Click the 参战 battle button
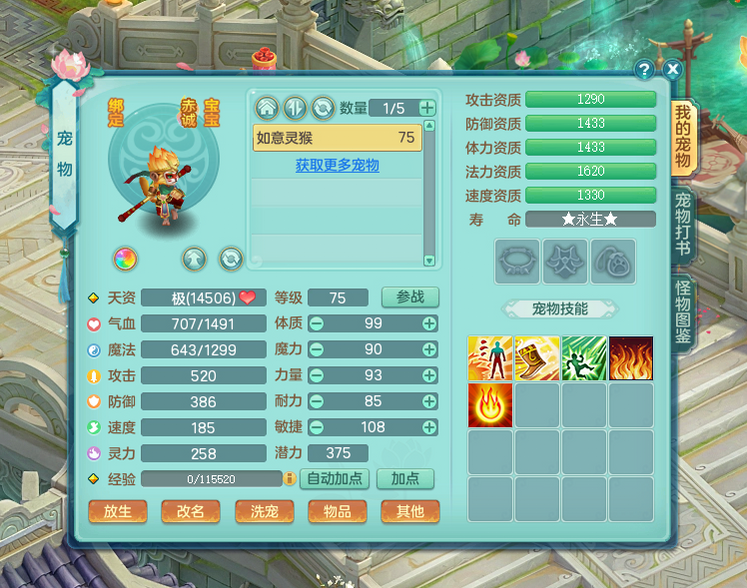Viewport: 747px width, 588px height. (x=410, y=297)
